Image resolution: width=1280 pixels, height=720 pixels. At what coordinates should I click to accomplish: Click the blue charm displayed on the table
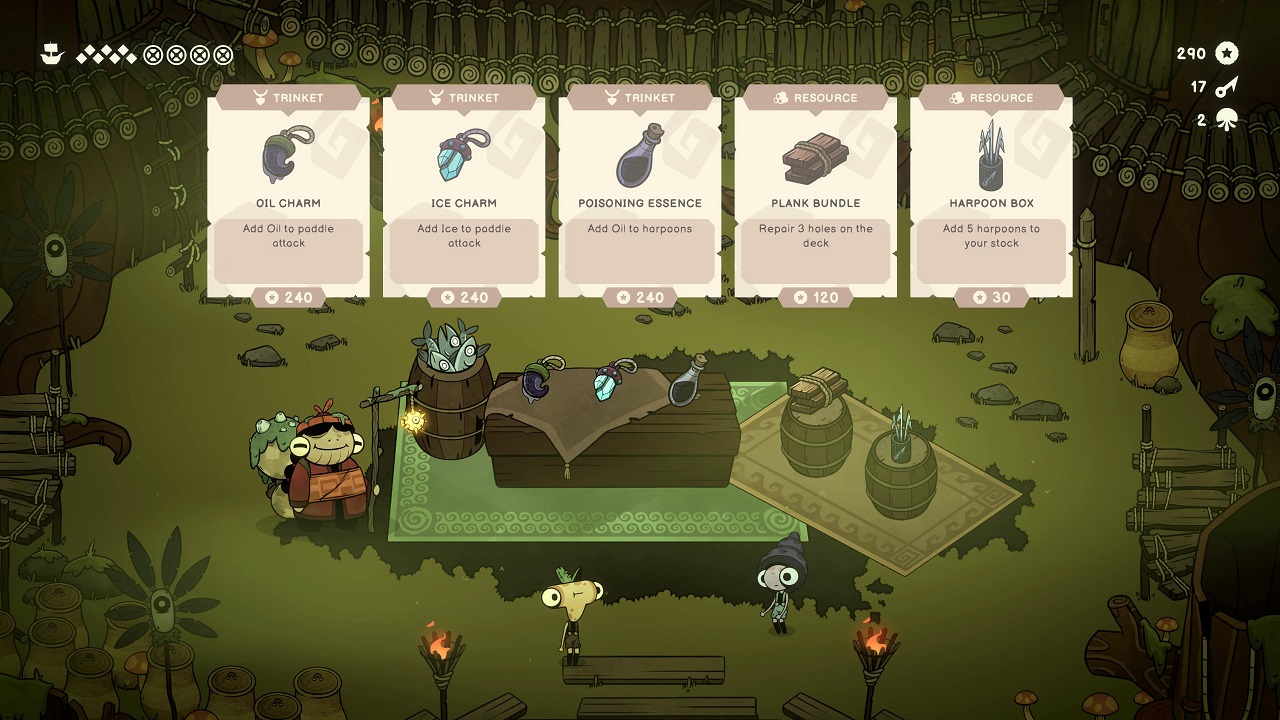(x=608, y=383)
